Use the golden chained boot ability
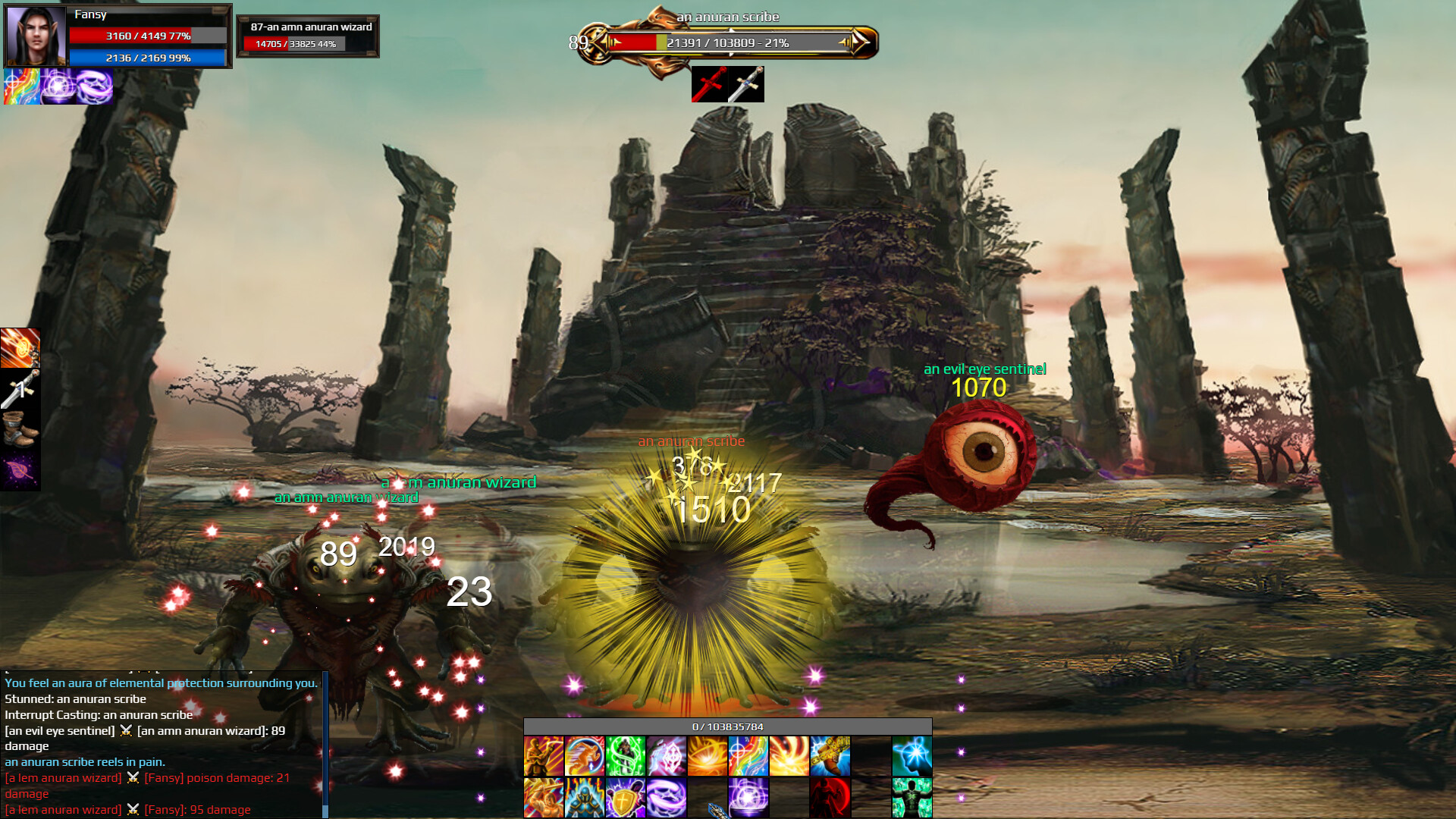Image resolution: width=1456 pixels, height=819 pixels. click(830, 756)
